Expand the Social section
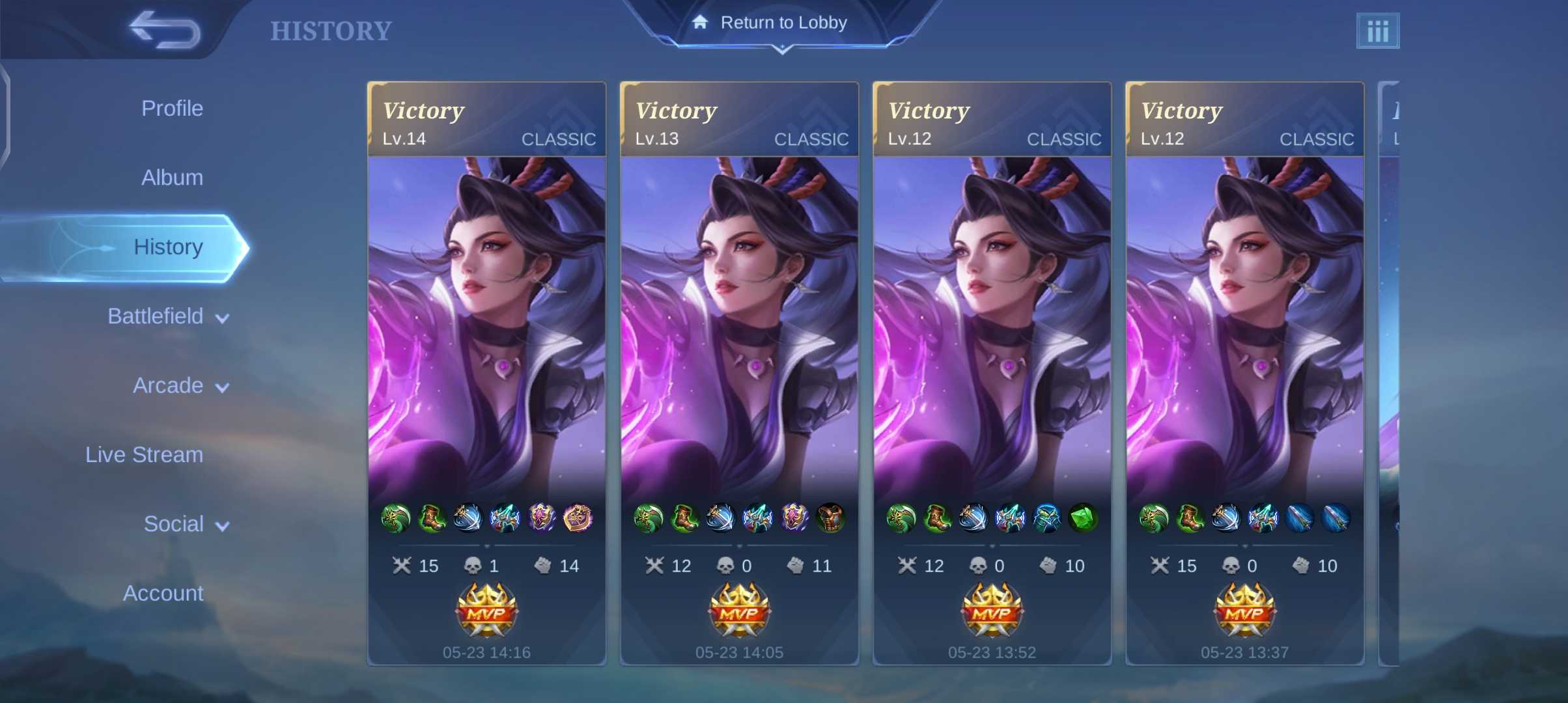1568x703 pixels. point(186,524)
